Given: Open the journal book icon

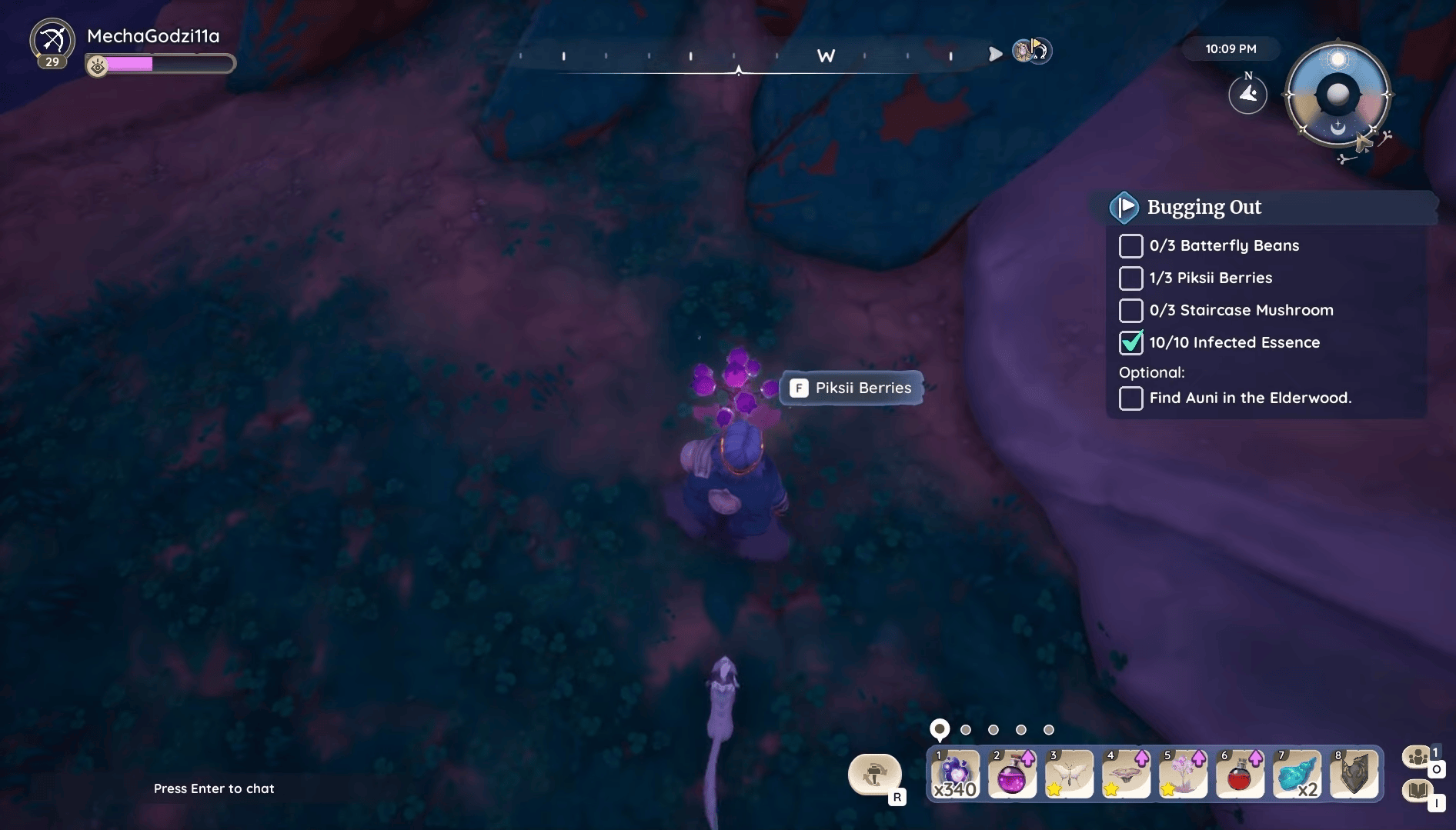Looking at the screenshot, I should pos(1418,791).
